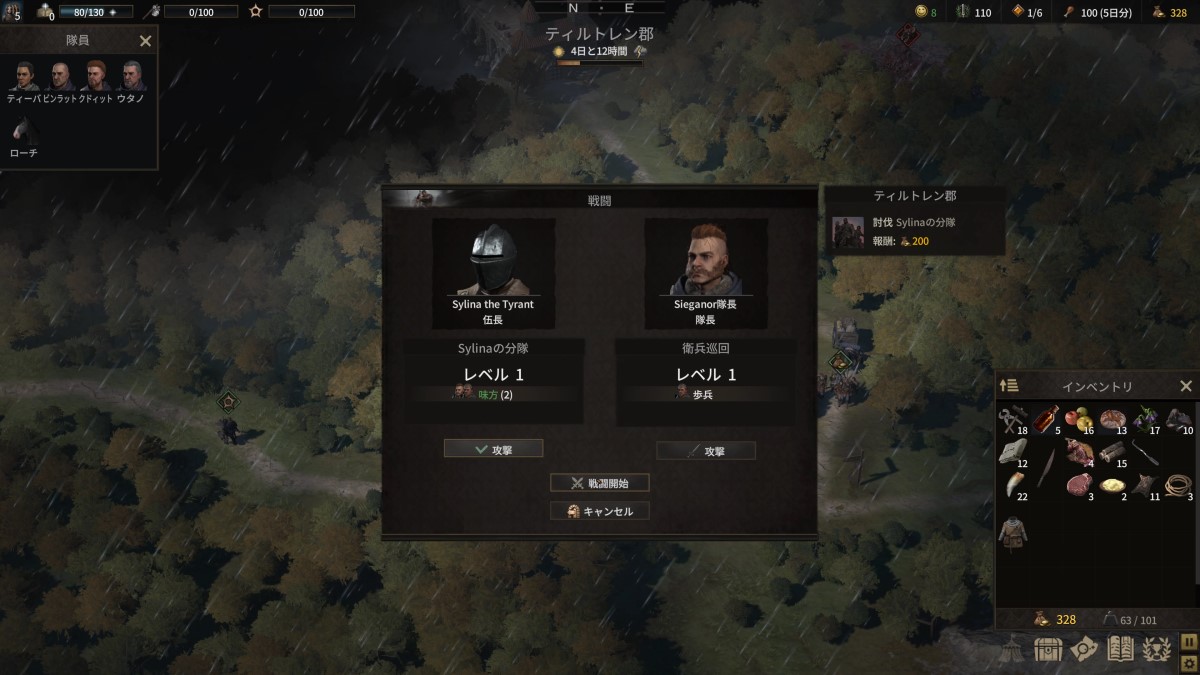Sort inventory using the sort icon

point(1009,386)
